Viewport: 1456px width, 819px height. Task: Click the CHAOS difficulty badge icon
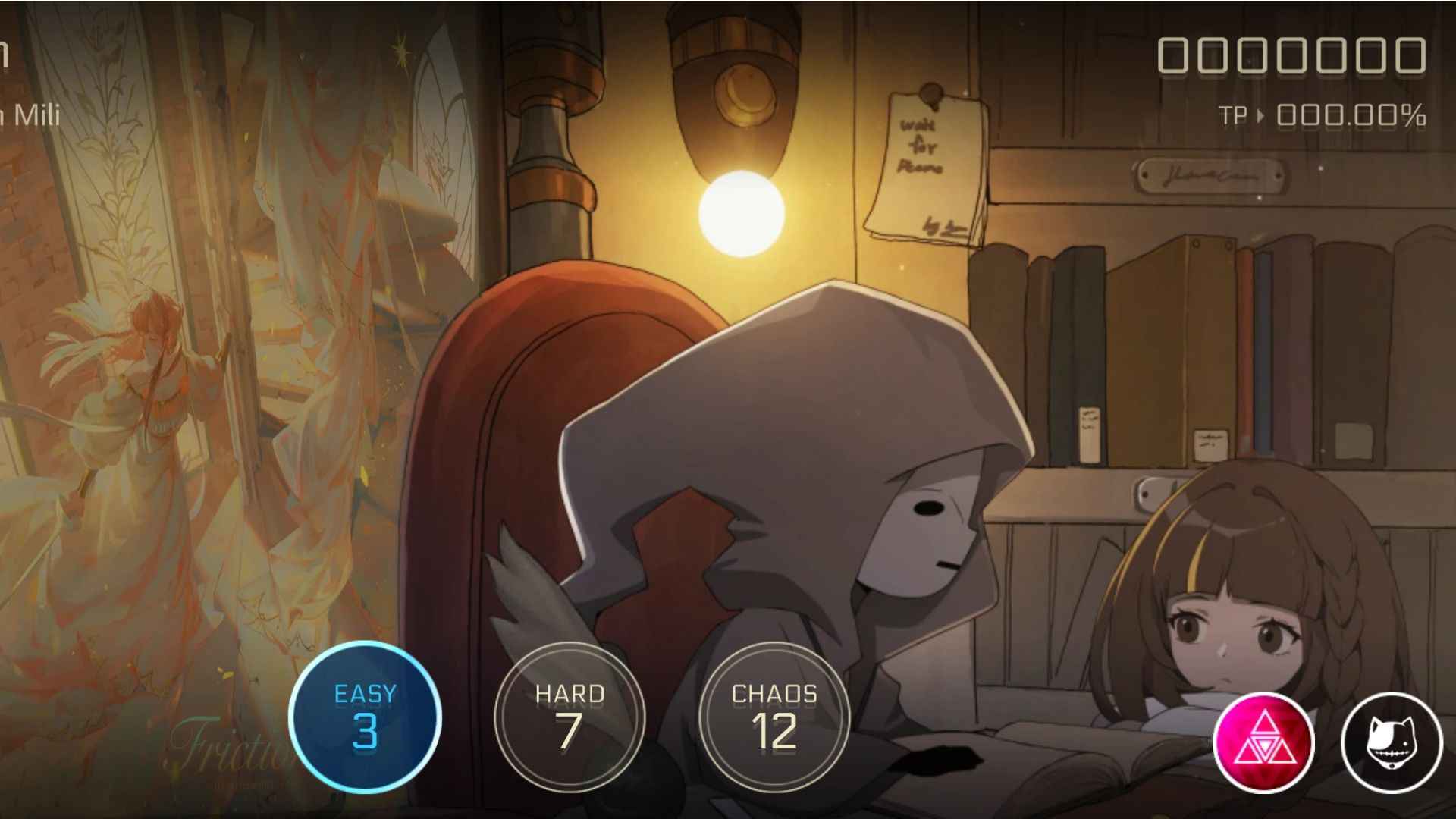pyautogui.click(x=772, y=715)
